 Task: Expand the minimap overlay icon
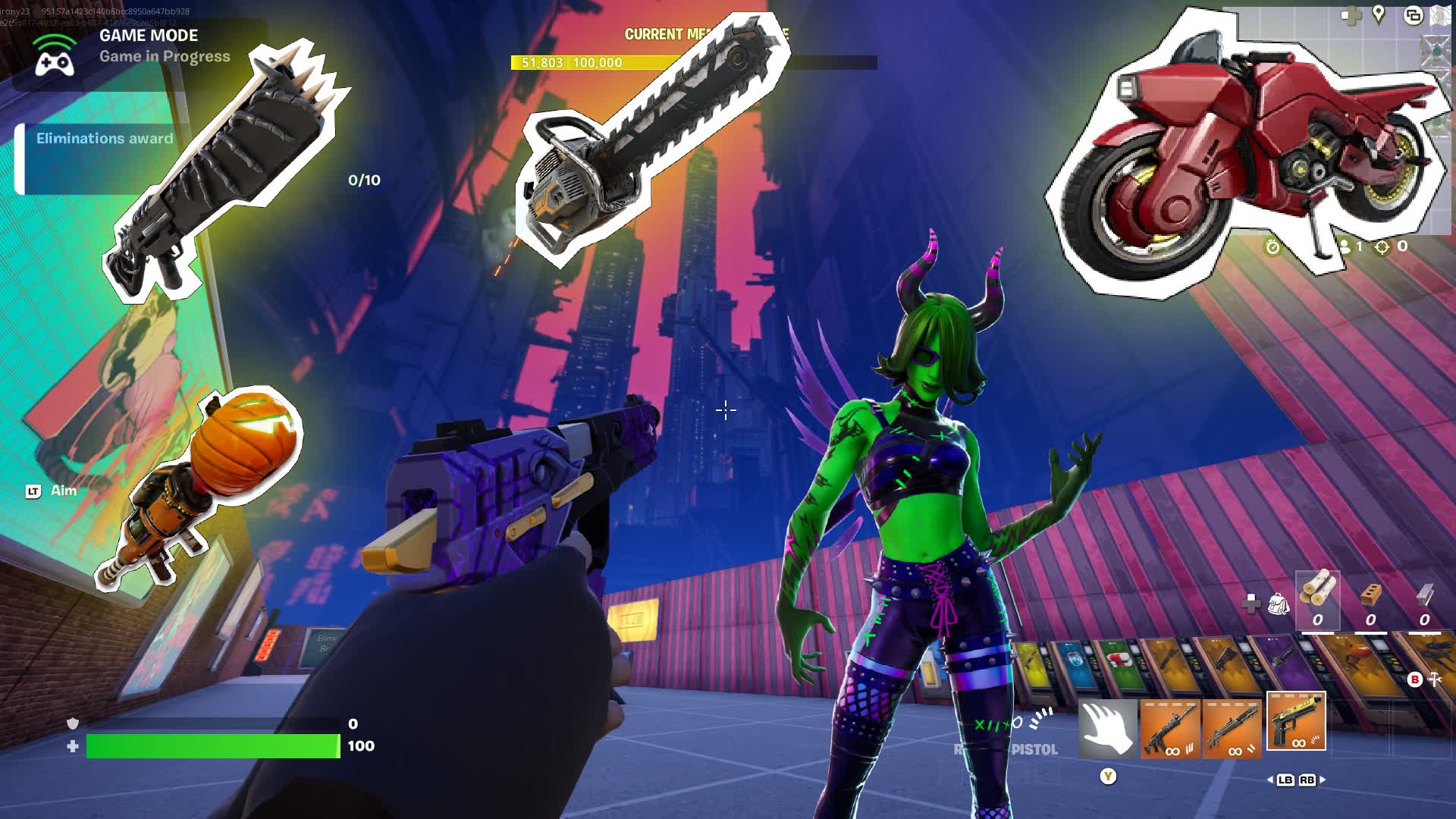(1413, 15)
